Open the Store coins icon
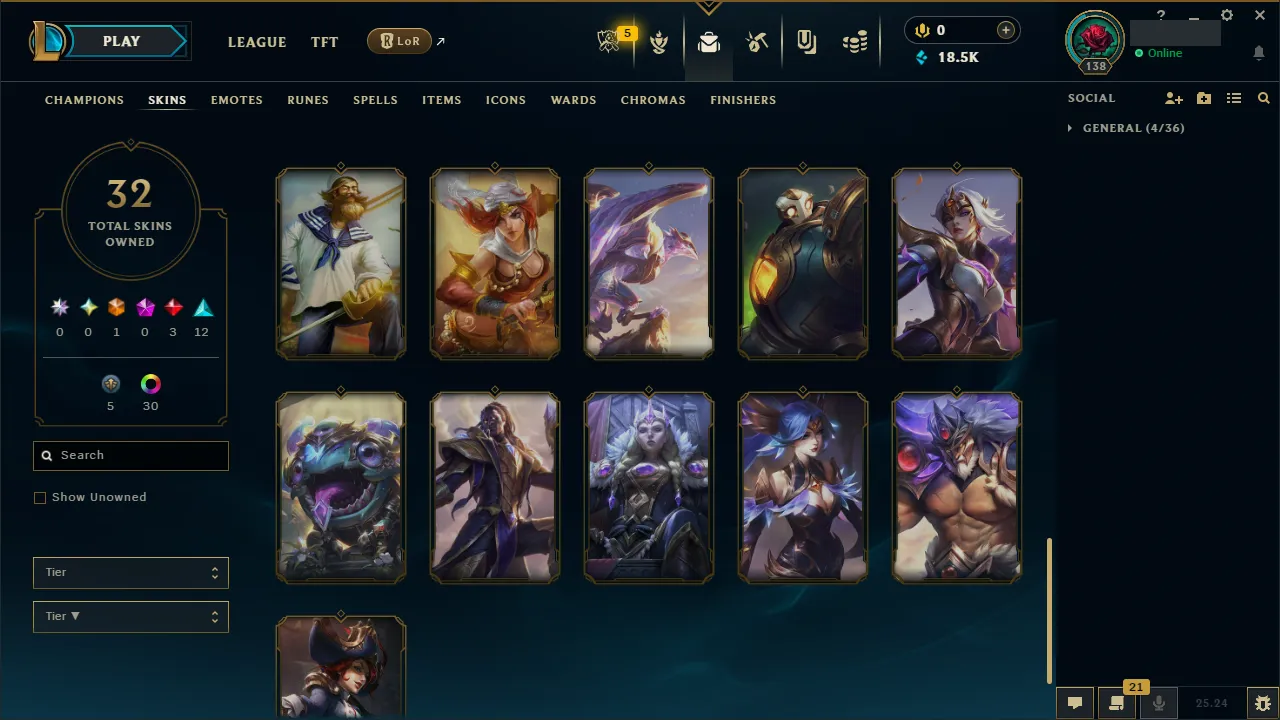The height and width of the screenshot is (720, 1280). (x=855, y=41)
